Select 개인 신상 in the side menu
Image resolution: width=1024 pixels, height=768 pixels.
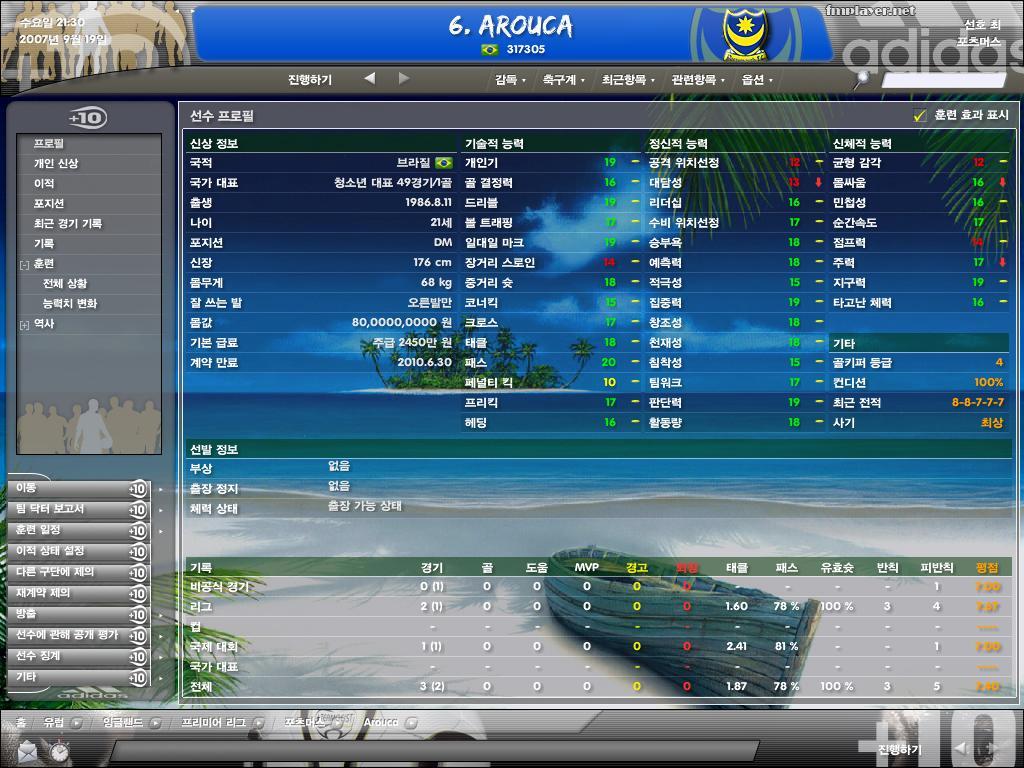[56, 163]
